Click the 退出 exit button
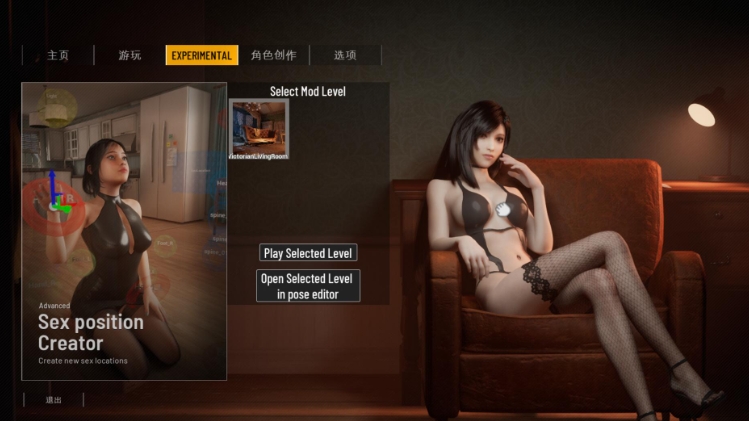749x421 pixels. [54, 400]
